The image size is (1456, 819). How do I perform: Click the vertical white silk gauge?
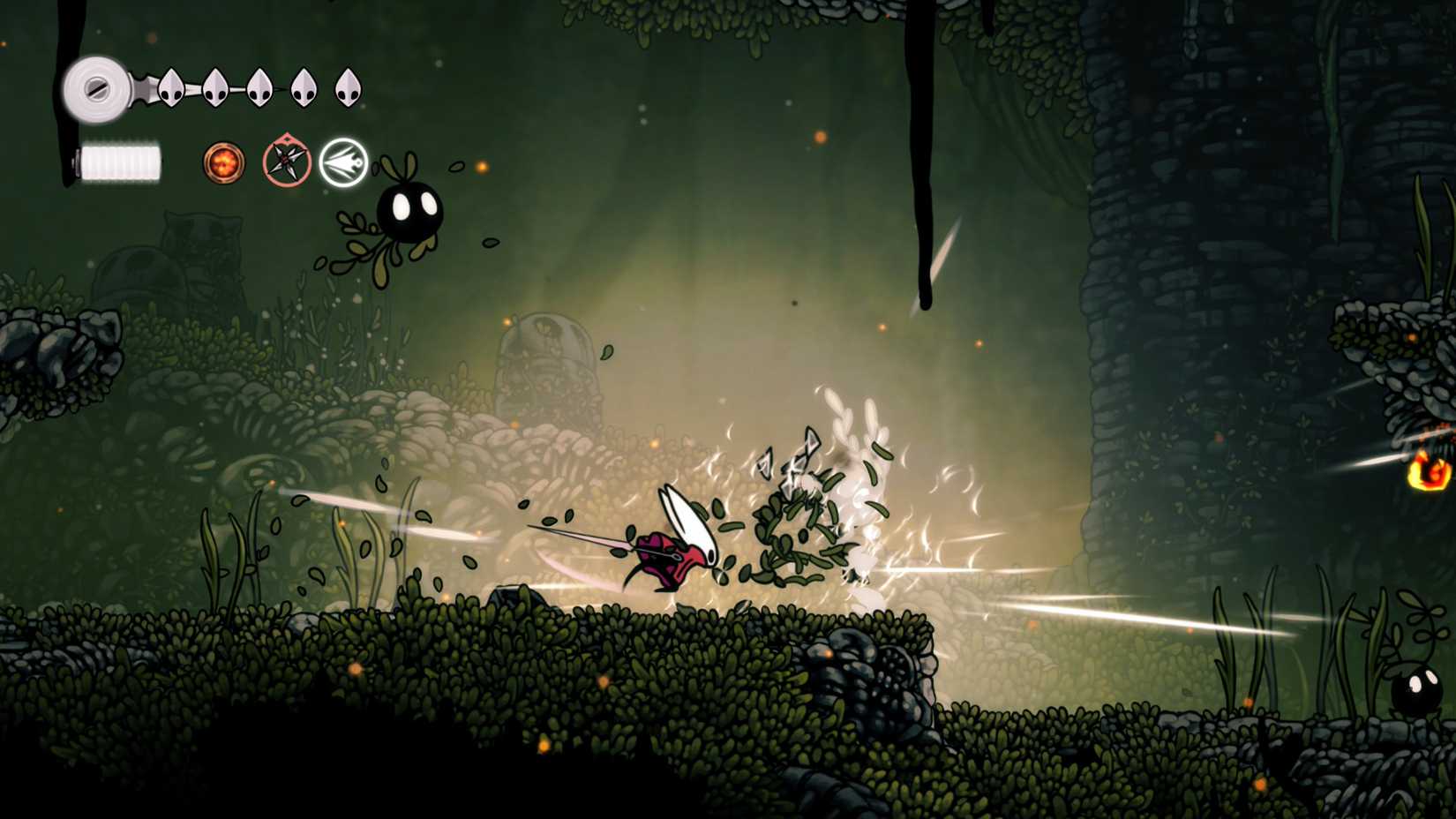click(118, 162)
